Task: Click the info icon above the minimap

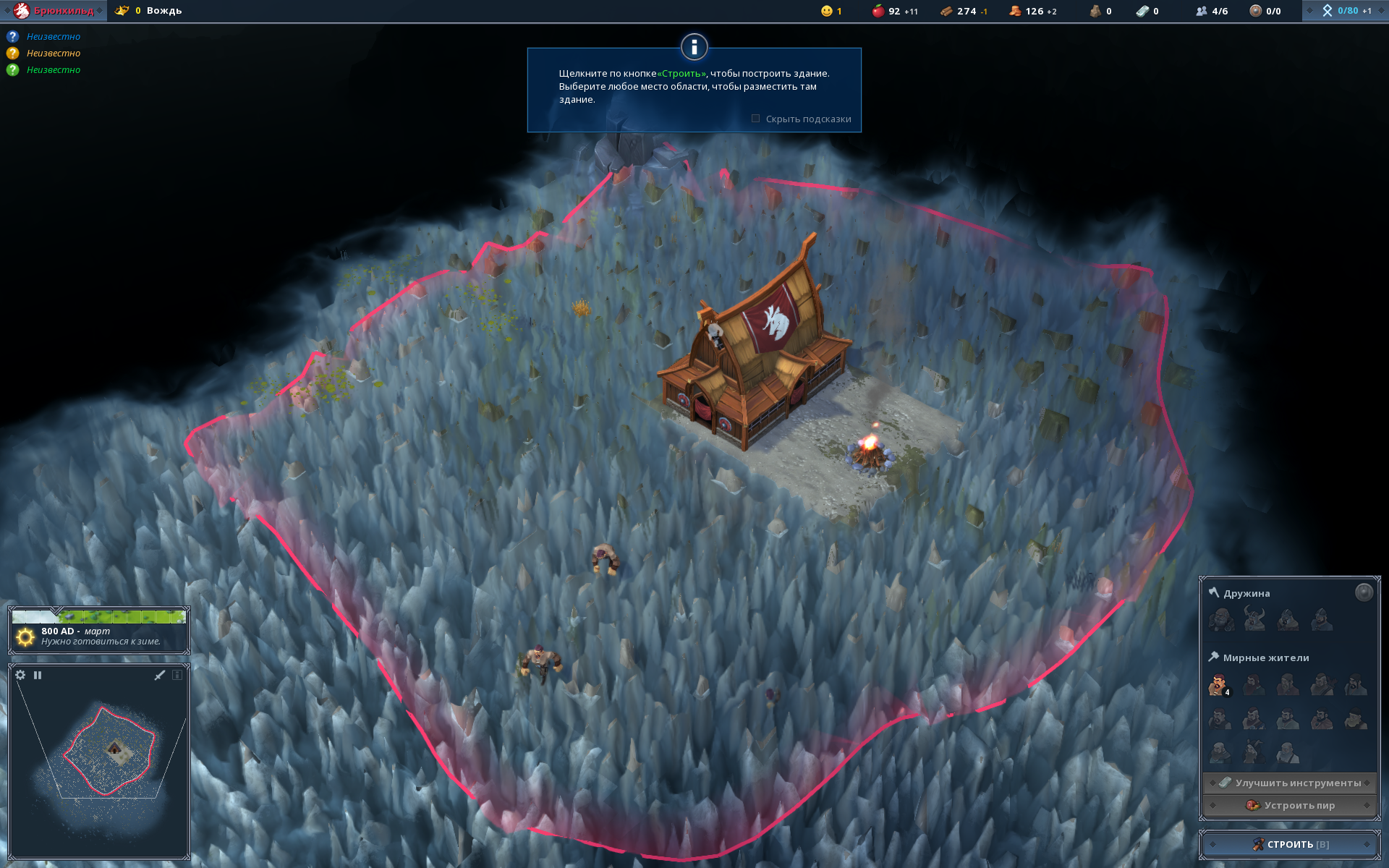Action: [x=177, y=675]
